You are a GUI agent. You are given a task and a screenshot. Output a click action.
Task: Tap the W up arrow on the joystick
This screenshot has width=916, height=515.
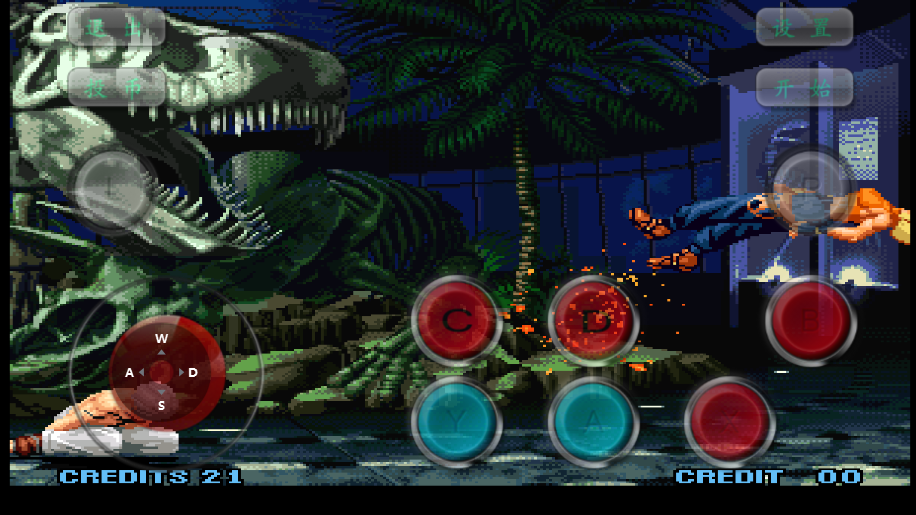[x=161, y=339]
